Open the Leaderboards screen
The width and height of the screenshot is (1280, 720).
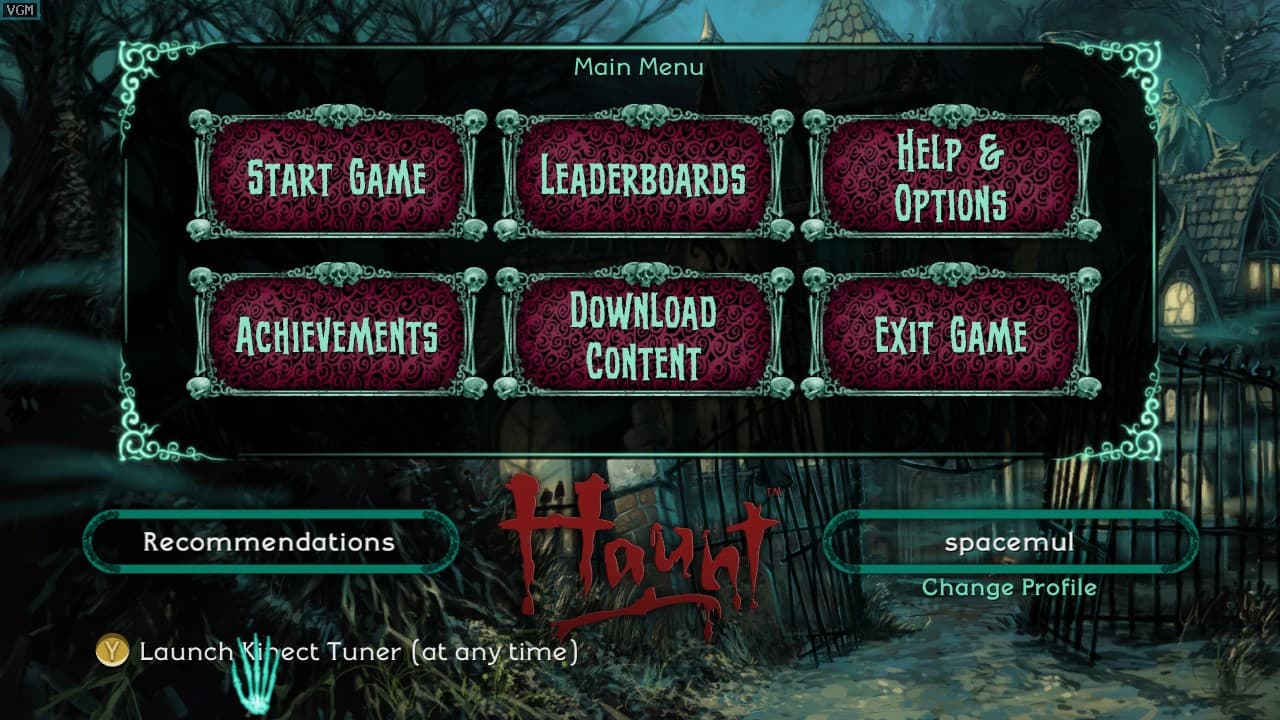(643, 177)
